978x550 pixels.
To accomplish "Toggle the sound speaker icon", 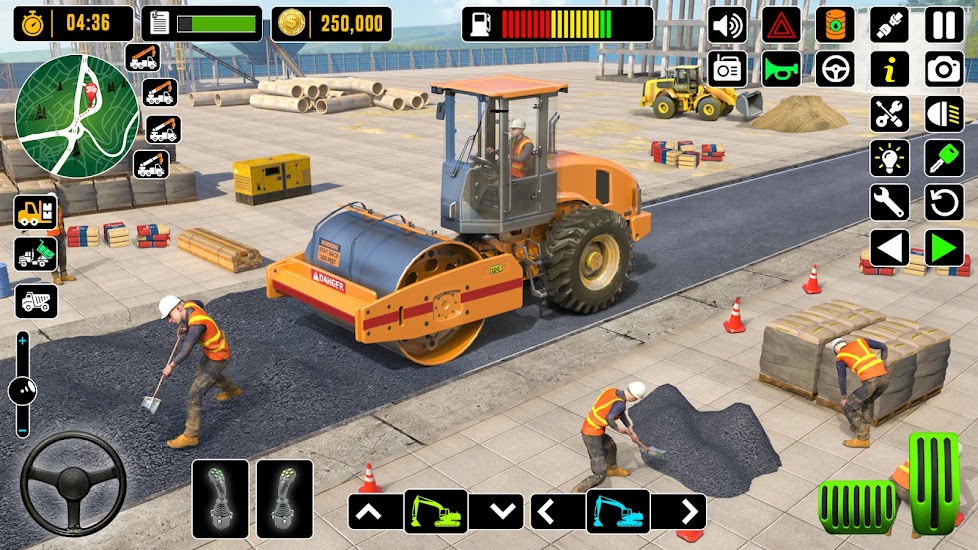I will 727,24.
